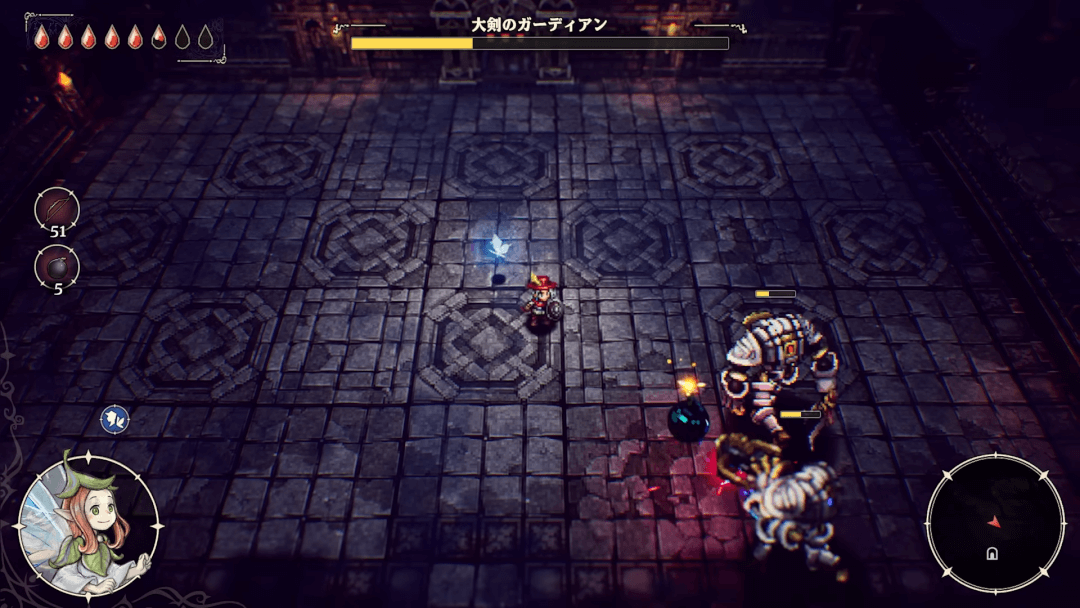Select the bow and arrow item icon
1080x608 pixels.
coord(56,208)
